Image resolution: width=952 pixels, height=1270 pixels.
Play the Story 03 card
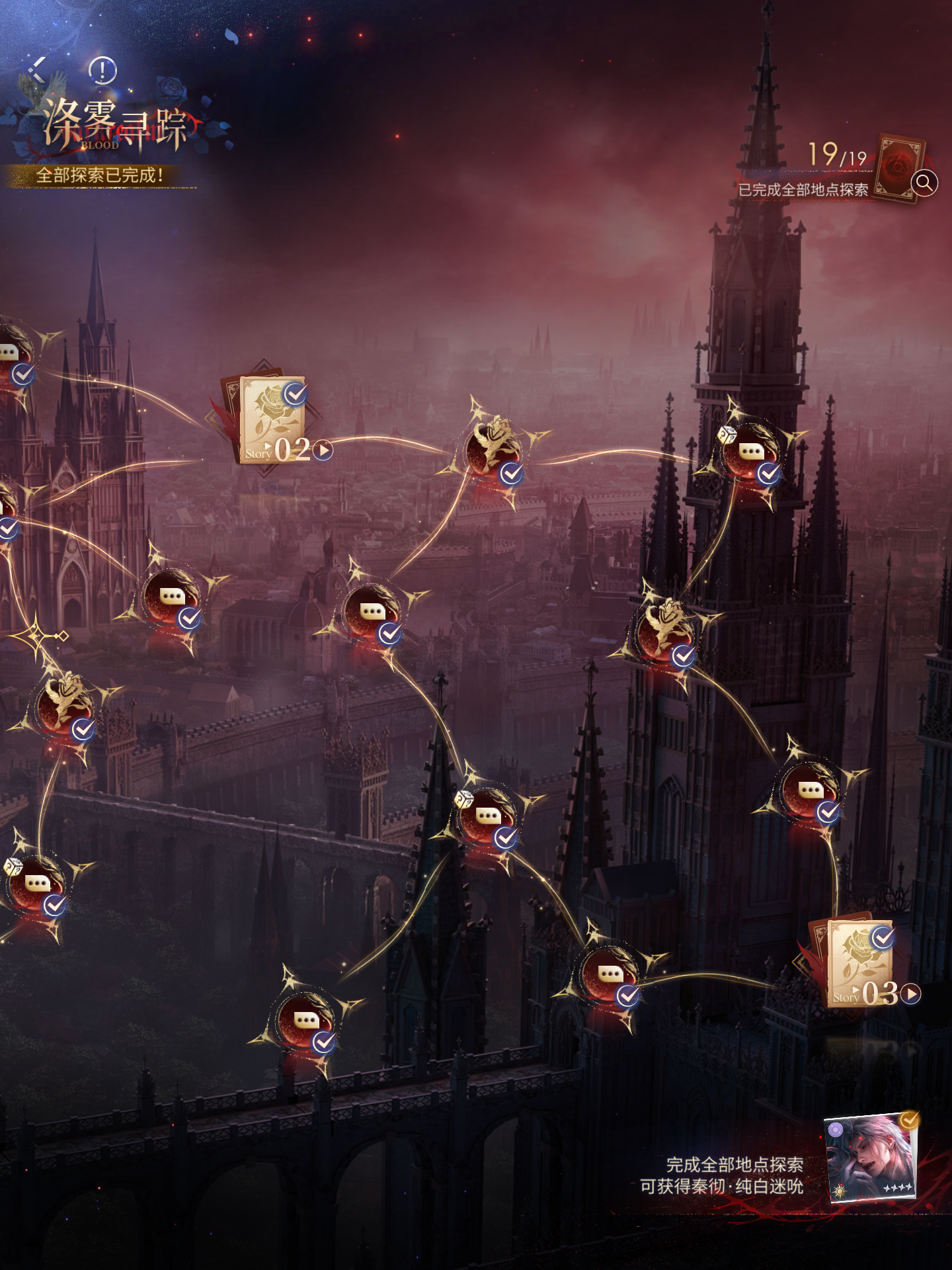coord(911,994)
